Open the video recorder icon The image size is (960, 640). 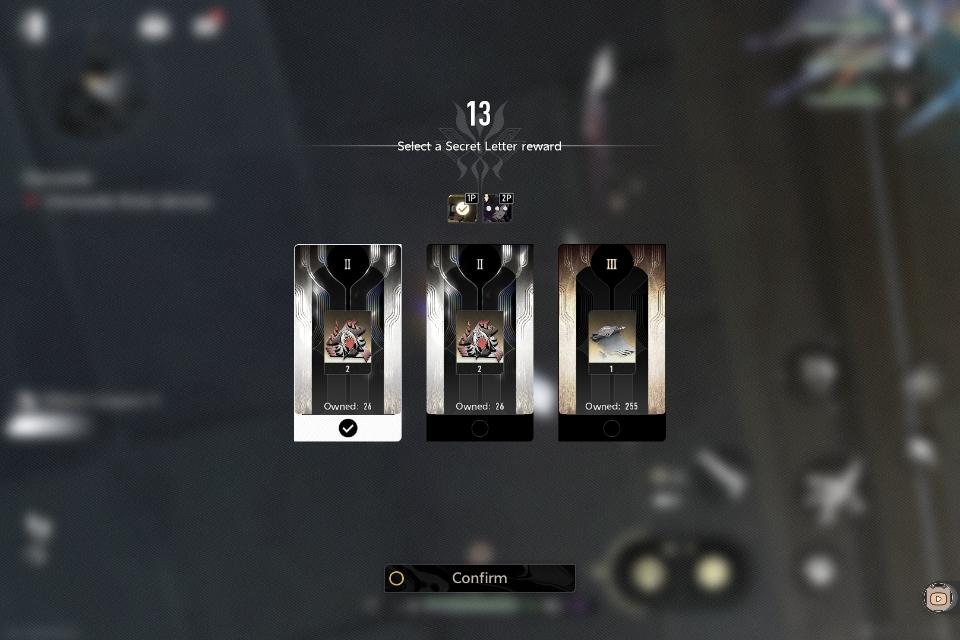(938, 598)
